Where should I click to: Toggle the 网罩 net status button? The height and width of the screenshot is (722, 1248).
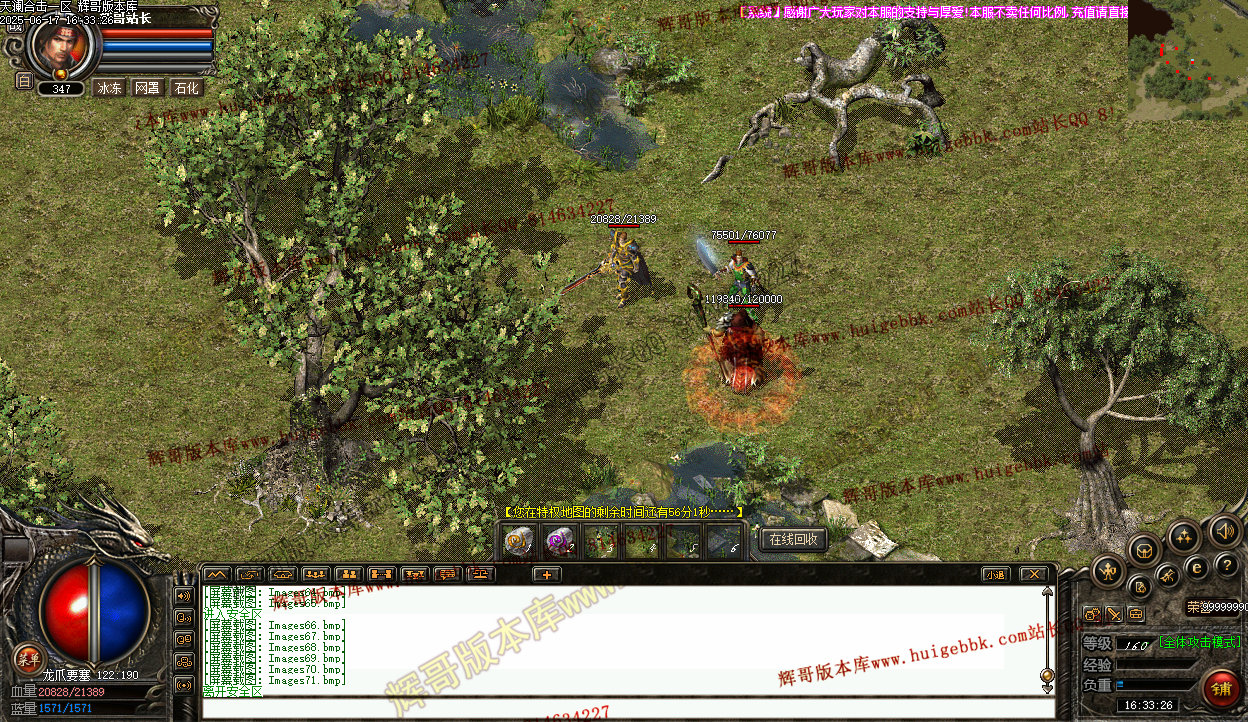(147, 88)
